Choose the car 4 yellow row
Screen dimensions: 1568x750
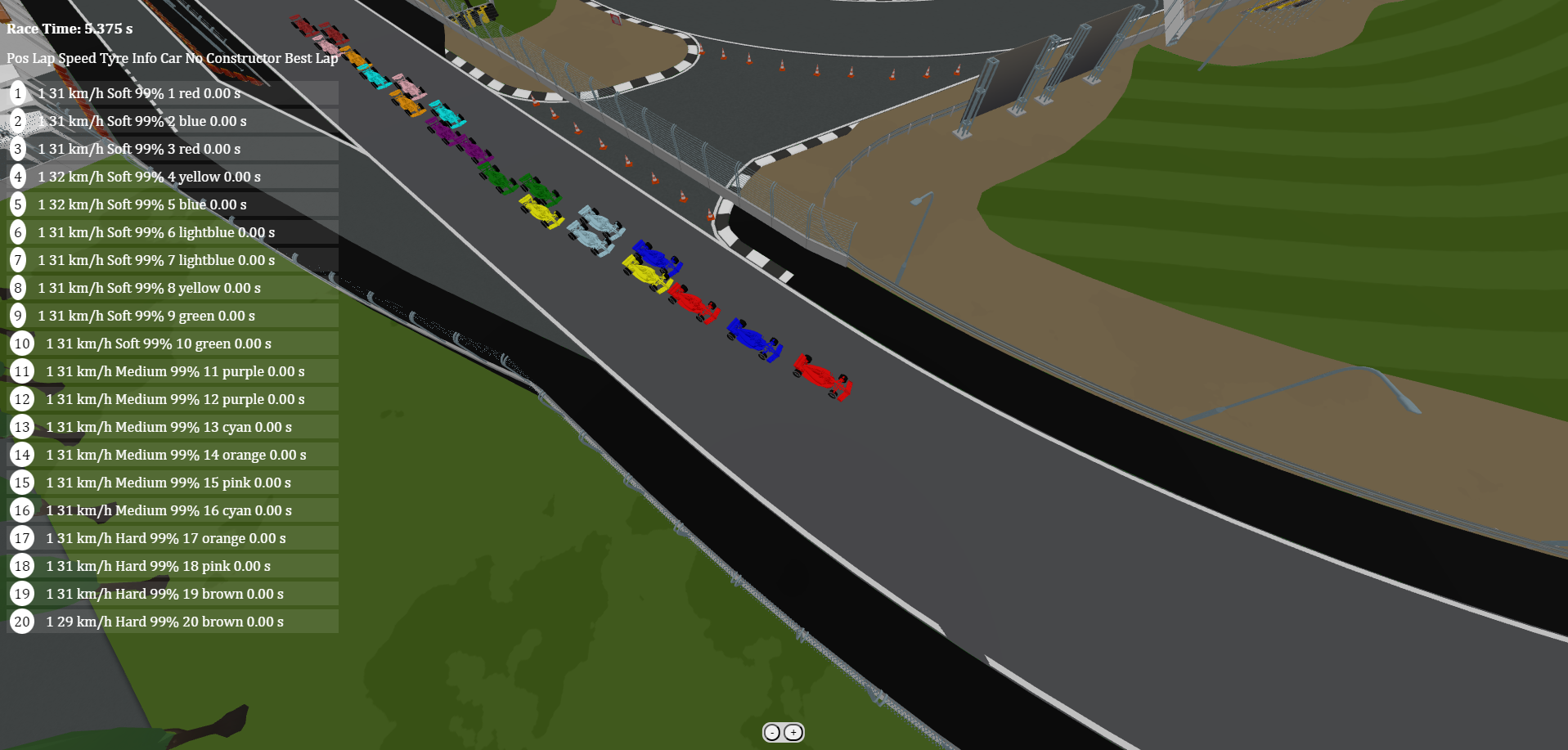point(173,177)
